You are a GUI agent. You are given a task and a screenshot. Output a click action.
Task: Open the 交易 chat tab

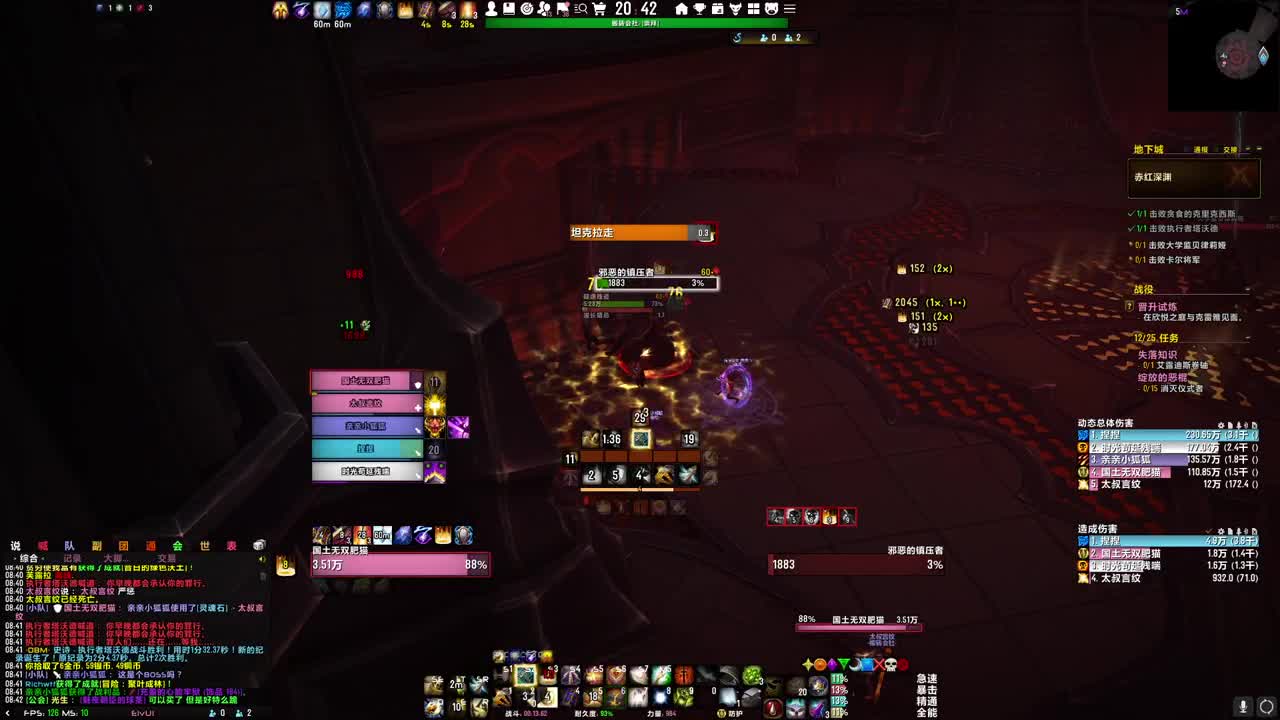pos(165,557)
